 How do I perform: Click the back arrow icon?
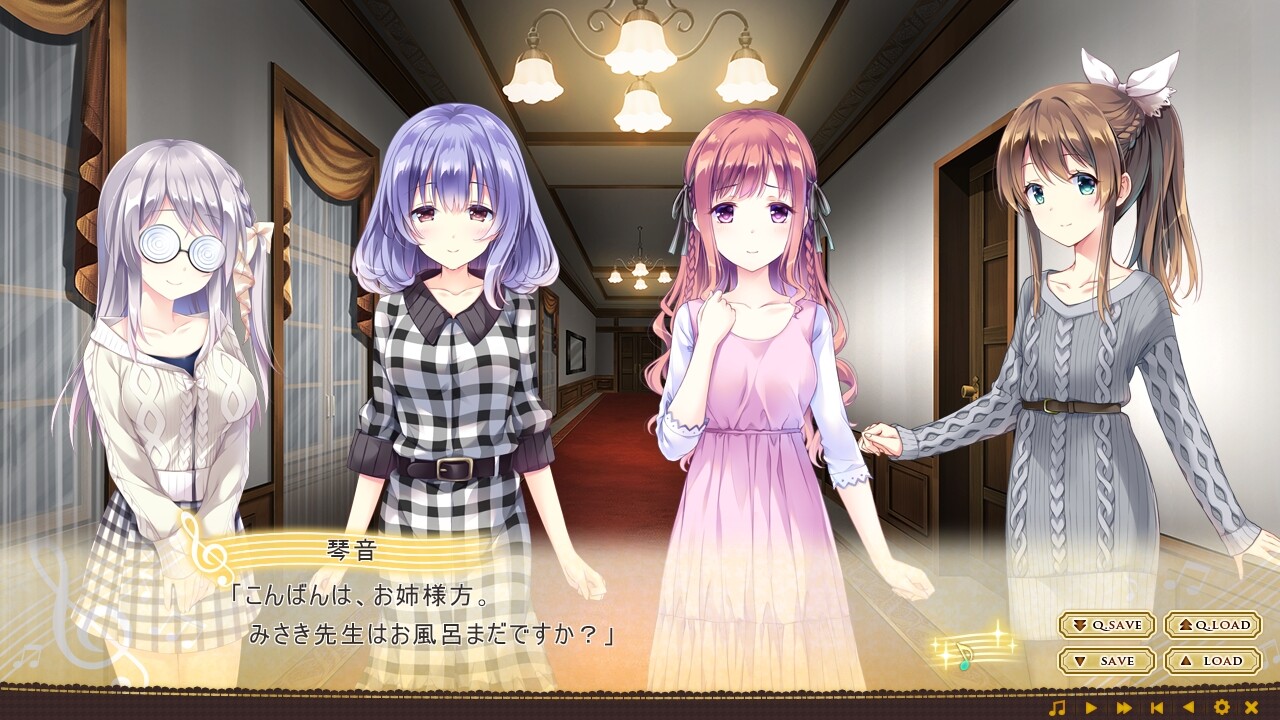(1187, 707)
